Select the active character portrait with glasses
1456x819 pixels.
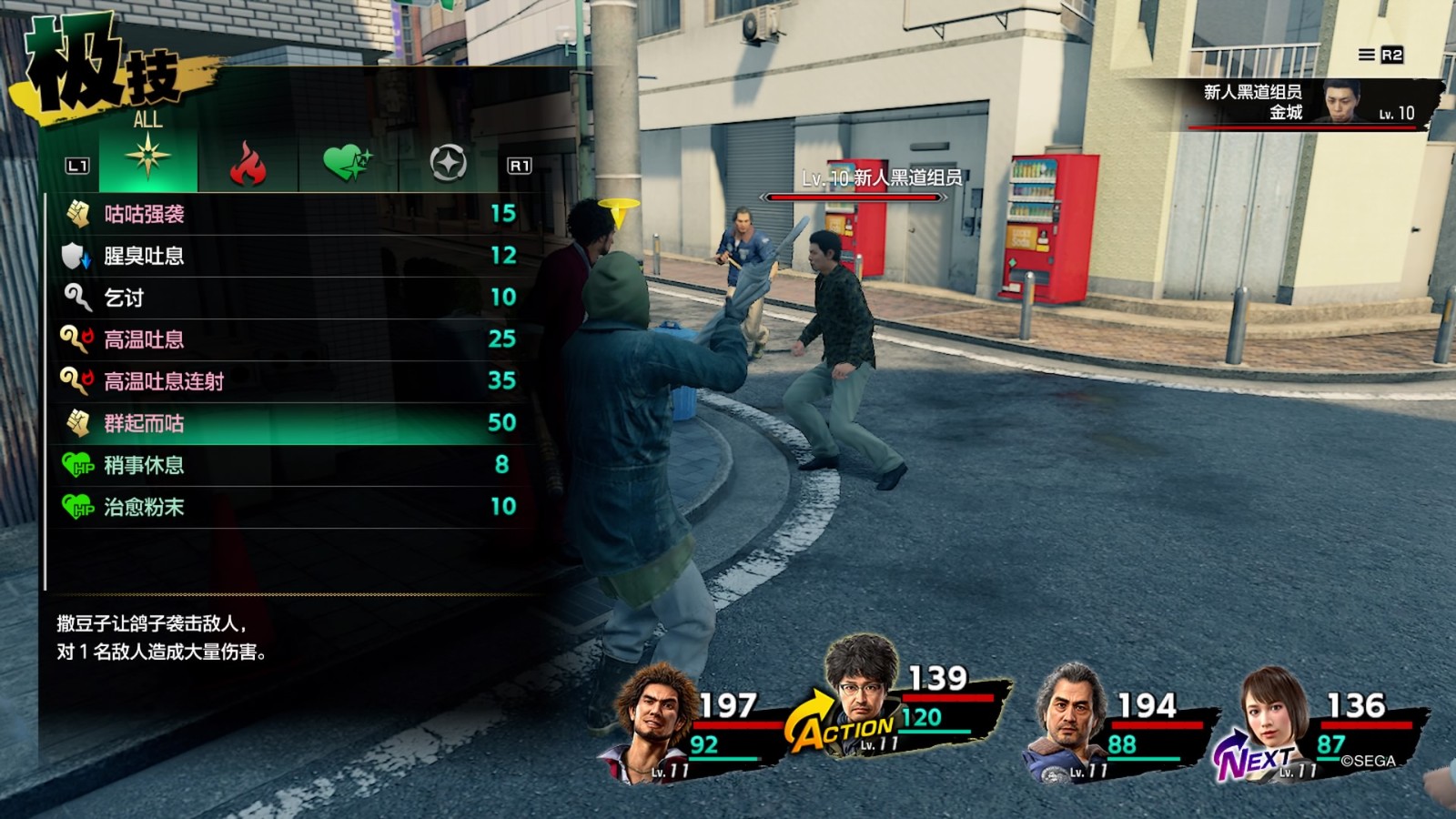point(859,678)
